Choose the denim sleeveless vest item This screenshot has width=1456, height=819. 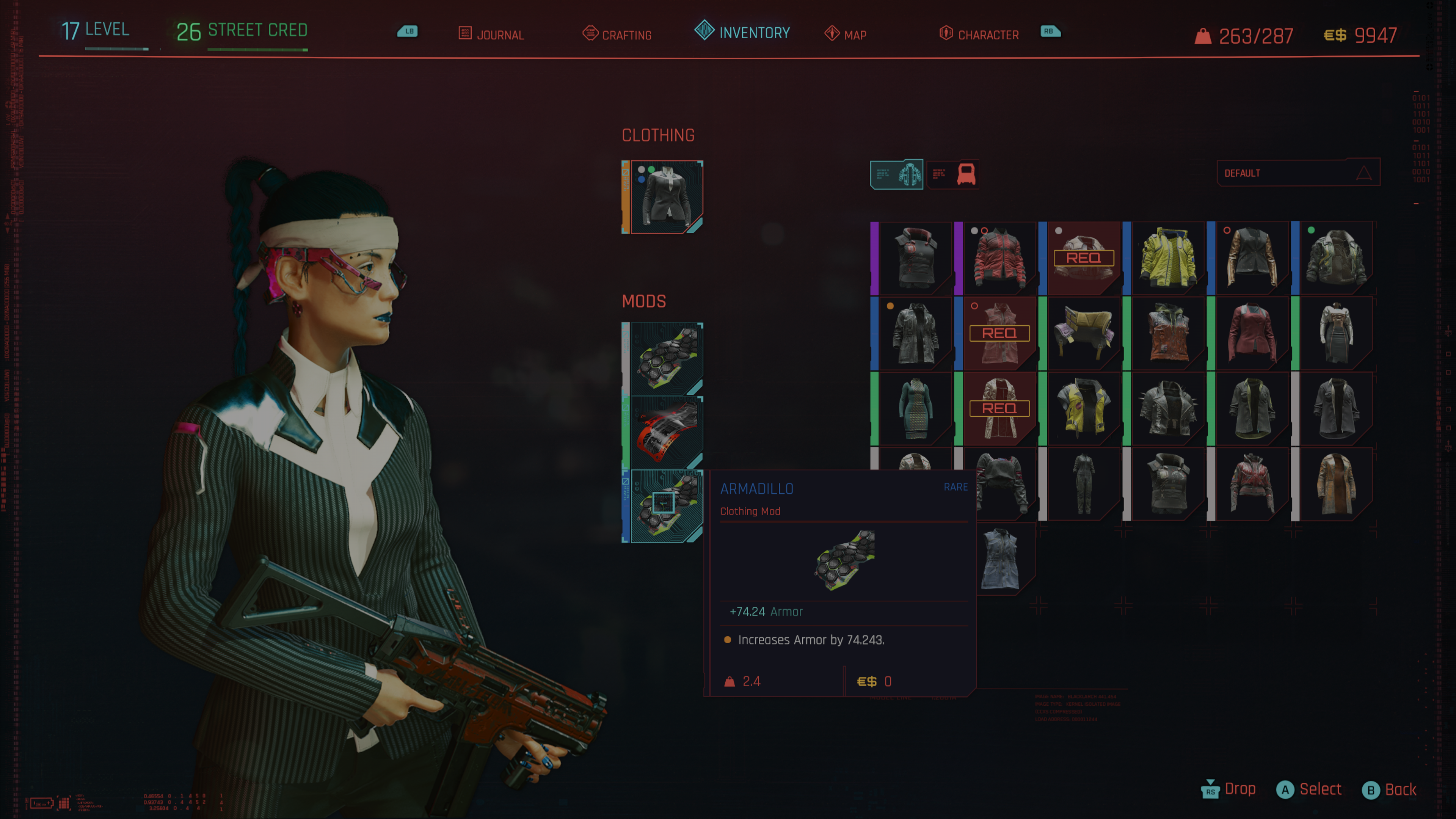click(x=999, y=559)
